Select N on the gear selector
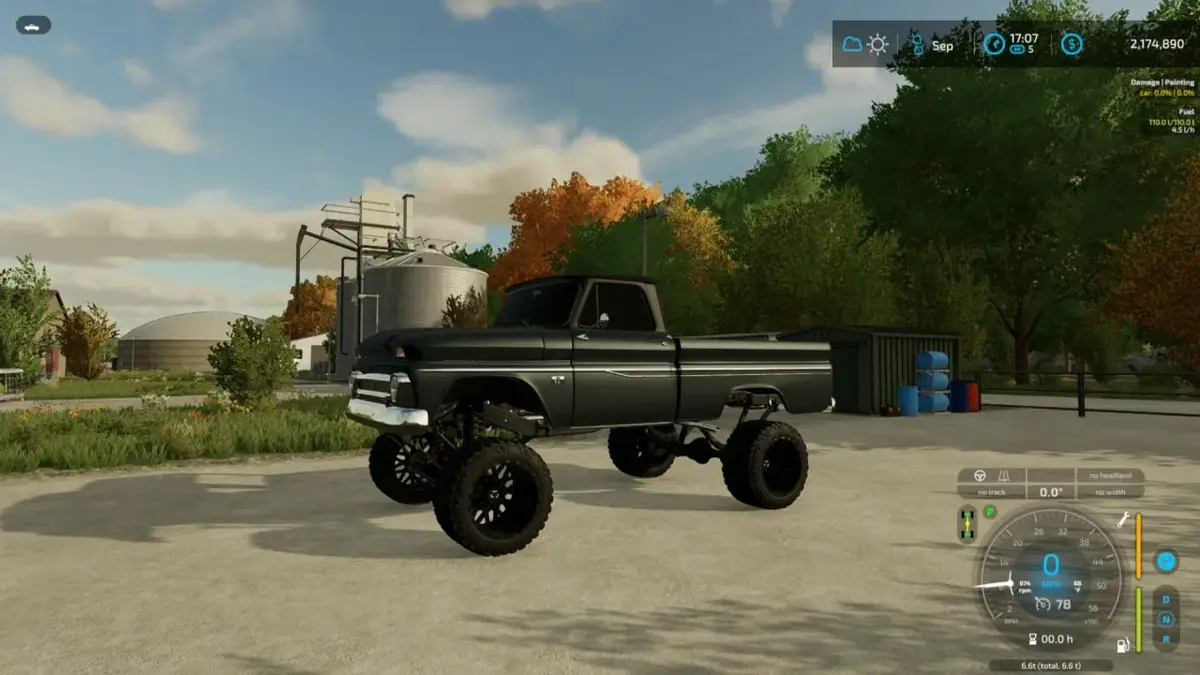Image resolution: width=1200 pixels, height=675 pixels. [1165, 618]
